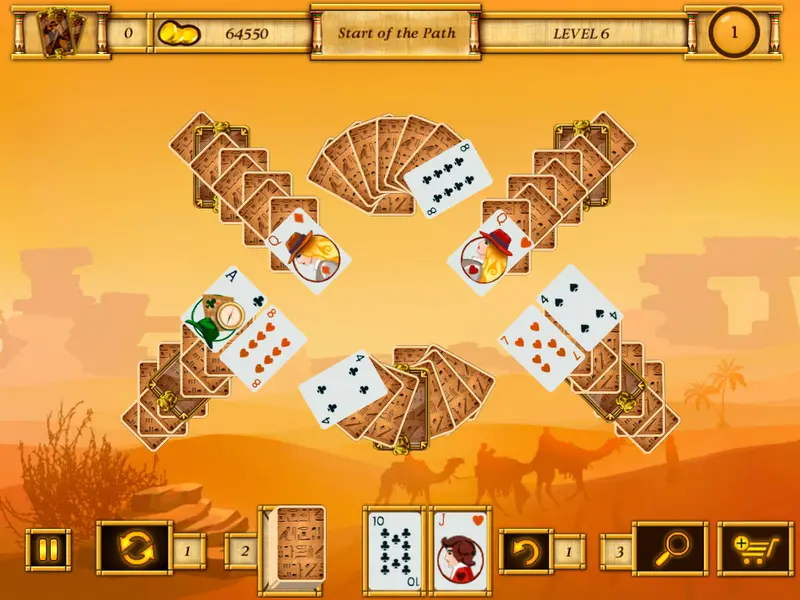Activate the magnifying glass hint
The height and width of the screenshot is (600, 800).
670,549
